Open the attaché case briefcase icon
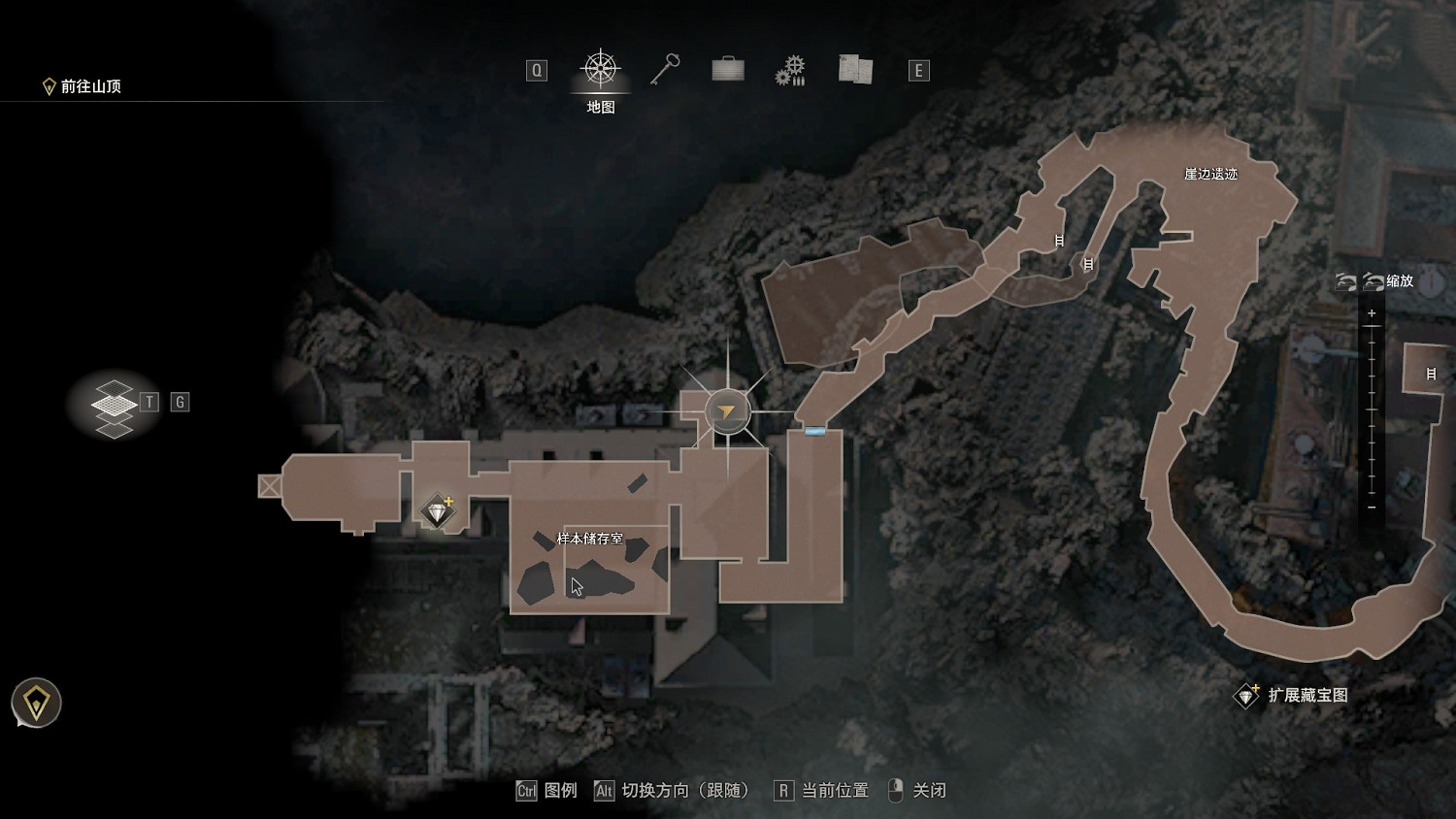This screenshot has height=819, width=1456. click(x=726, y=69)
